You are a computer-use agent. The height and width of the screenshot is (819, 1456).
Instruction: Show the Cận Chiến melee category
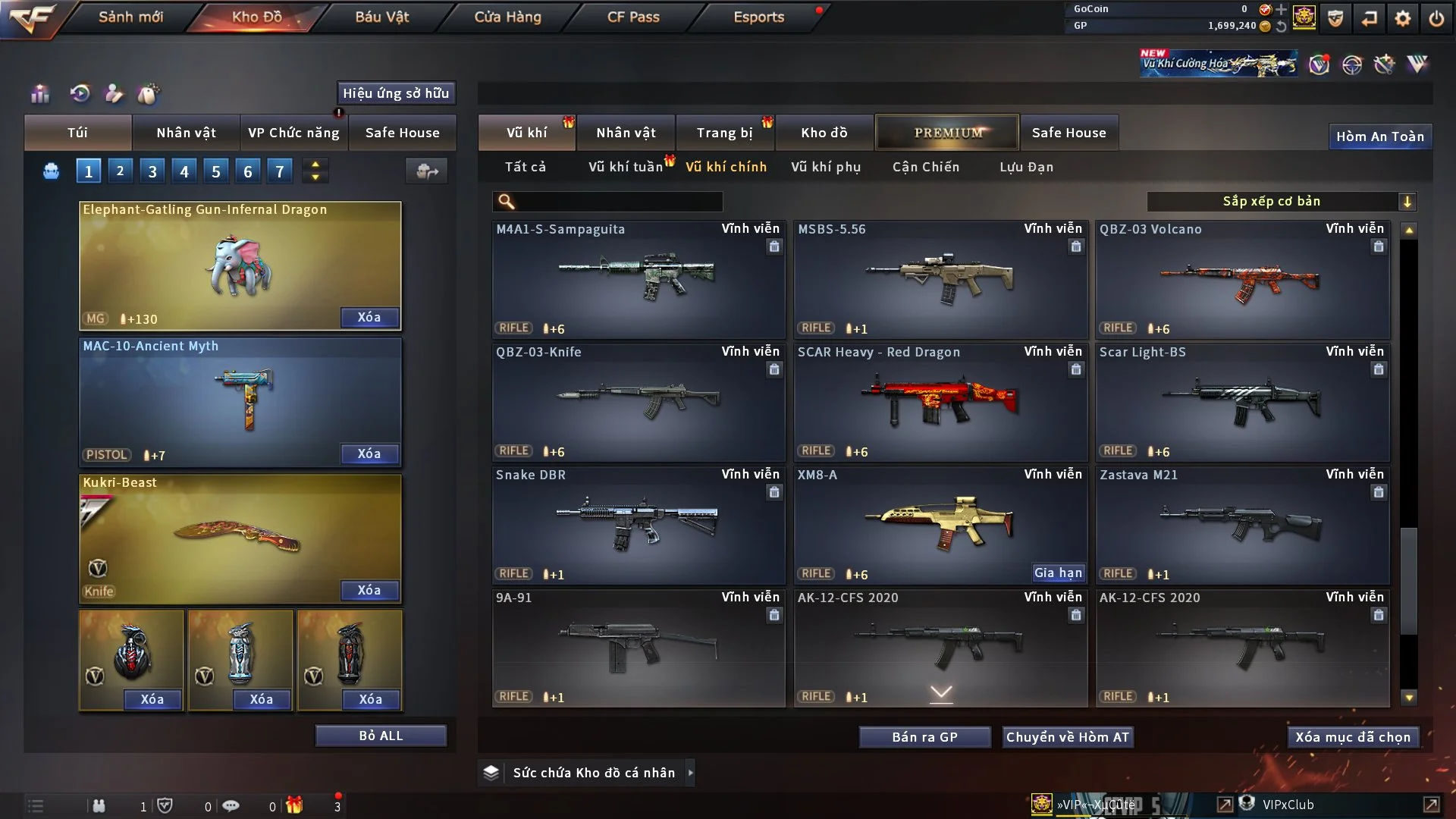[x=926, y=167]
